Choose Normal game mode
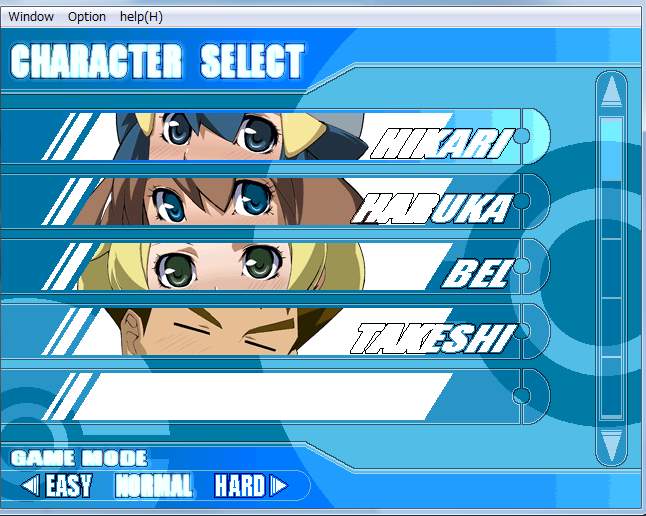This screenshot has width=646, height=516. pos(153,487)
